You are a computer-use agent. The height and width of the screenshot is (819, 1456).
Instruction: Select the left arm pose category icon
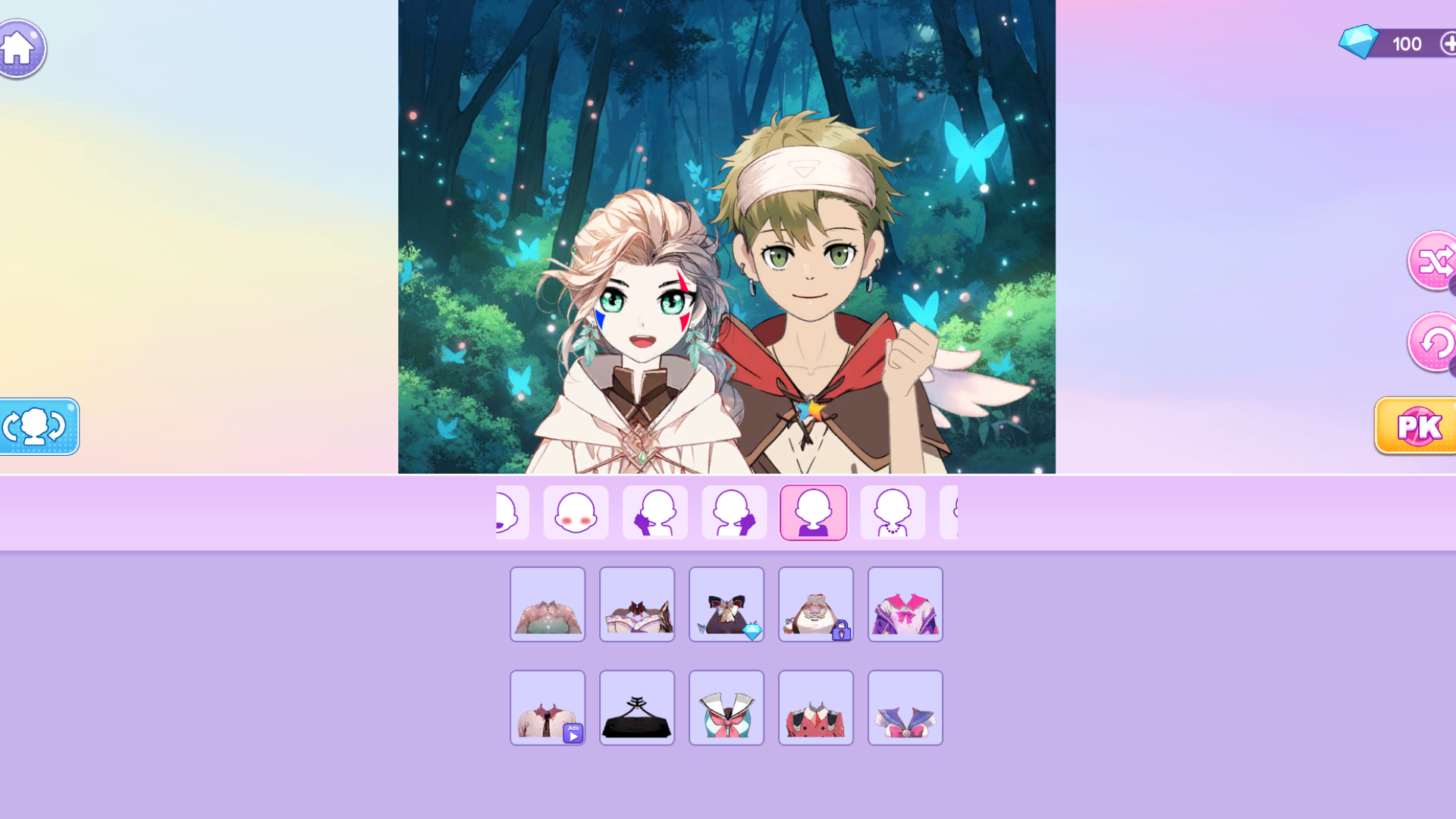pyautogui.click(x=654, y=513)
